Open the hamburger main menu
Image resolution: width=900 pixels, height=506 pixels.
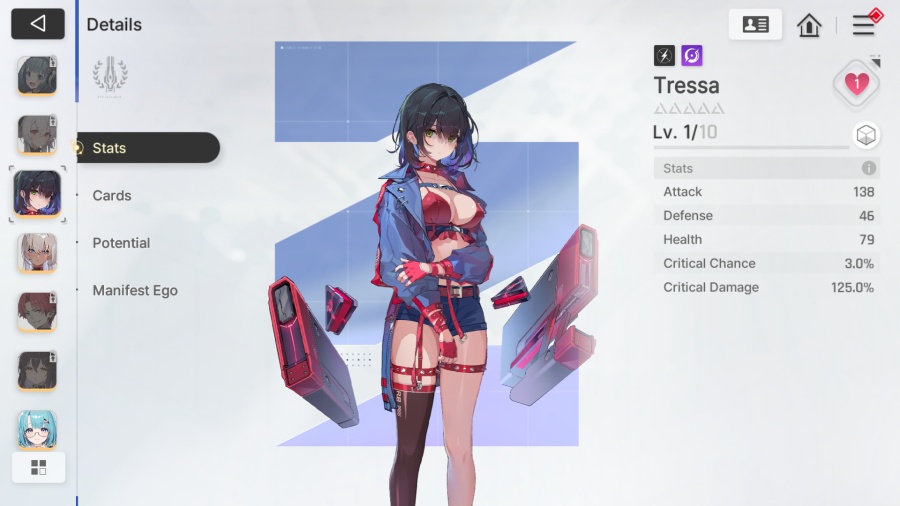point(863,25)
